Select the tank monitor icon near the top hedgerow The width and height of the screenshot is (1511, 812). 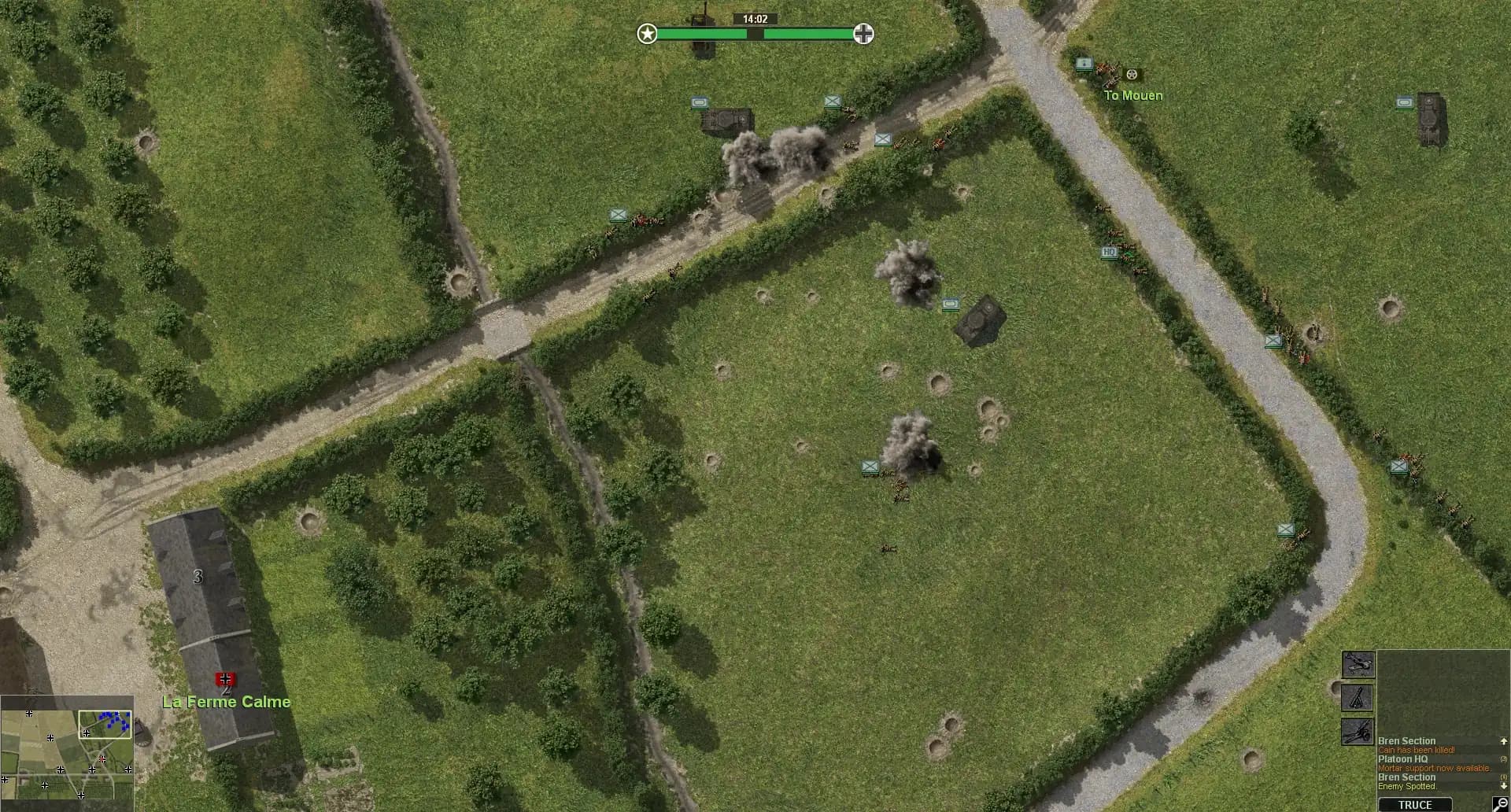pyautogui.click(x=700, y=103)
